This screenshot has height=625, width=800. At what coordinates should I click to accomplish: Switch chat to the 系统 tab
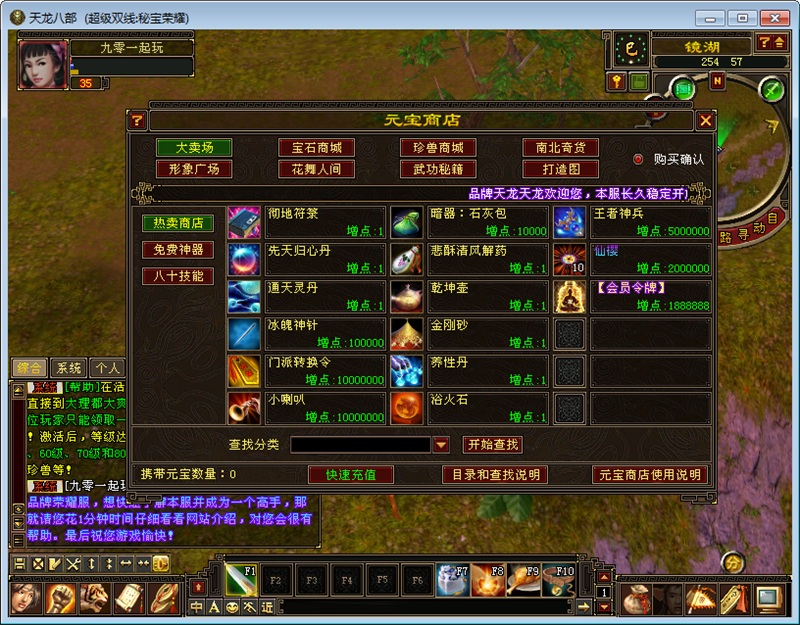coord(68,367)
